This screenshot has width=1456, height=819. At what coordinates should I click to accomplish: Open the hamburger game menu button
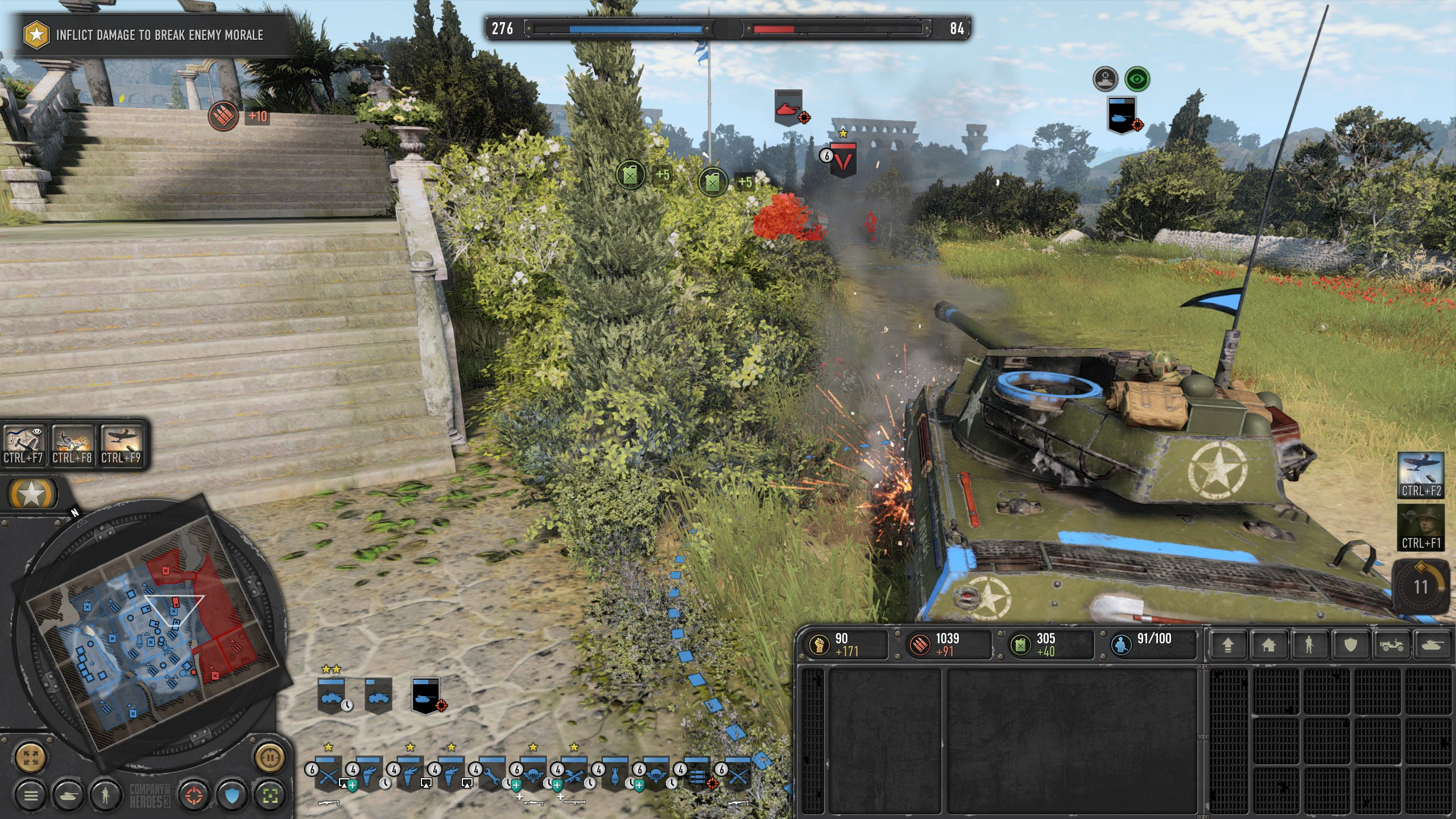(x=31, y=795)
